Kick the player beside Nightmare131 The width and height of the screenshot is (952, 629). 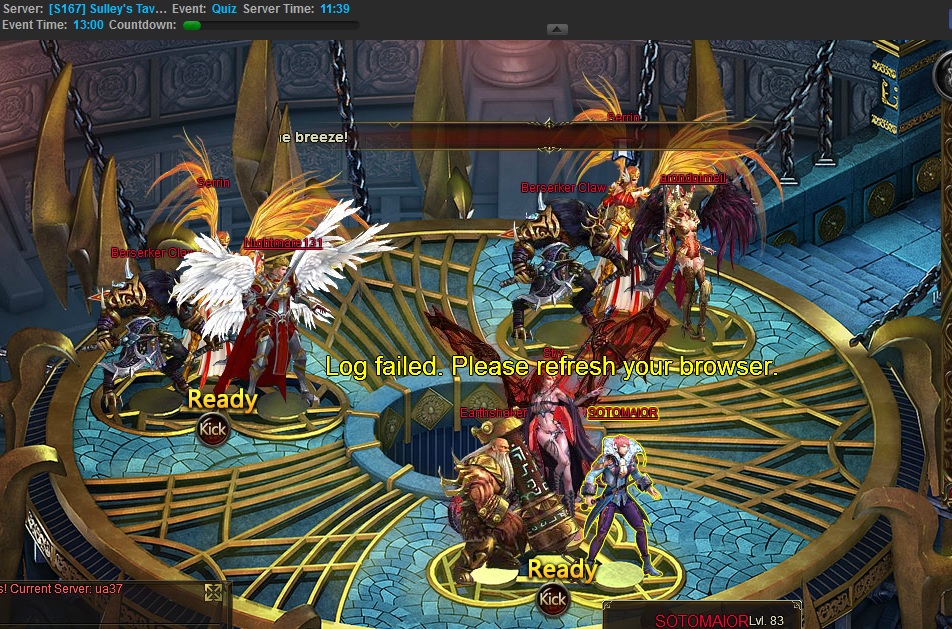212,430
